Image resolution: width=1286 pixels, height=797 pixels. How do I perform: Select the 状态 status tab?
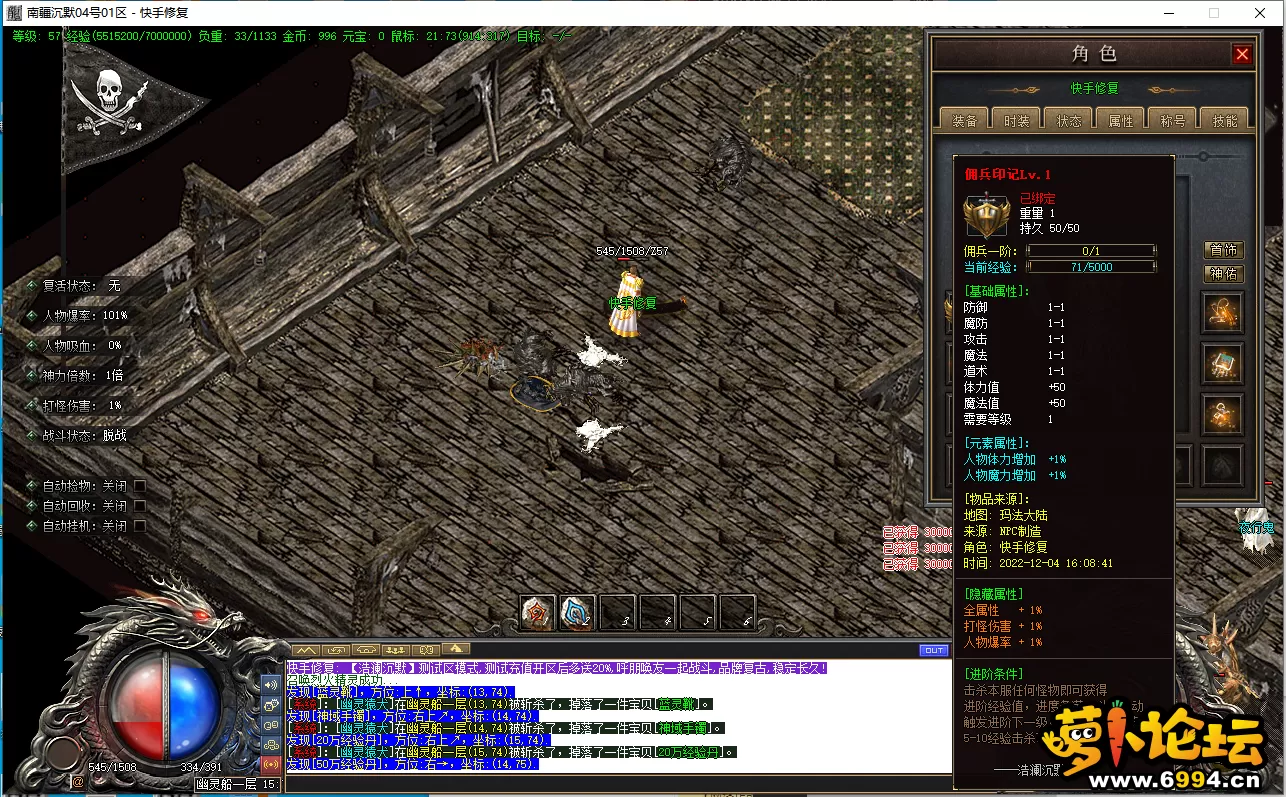pyautogui.click(x=1068, y=120)
